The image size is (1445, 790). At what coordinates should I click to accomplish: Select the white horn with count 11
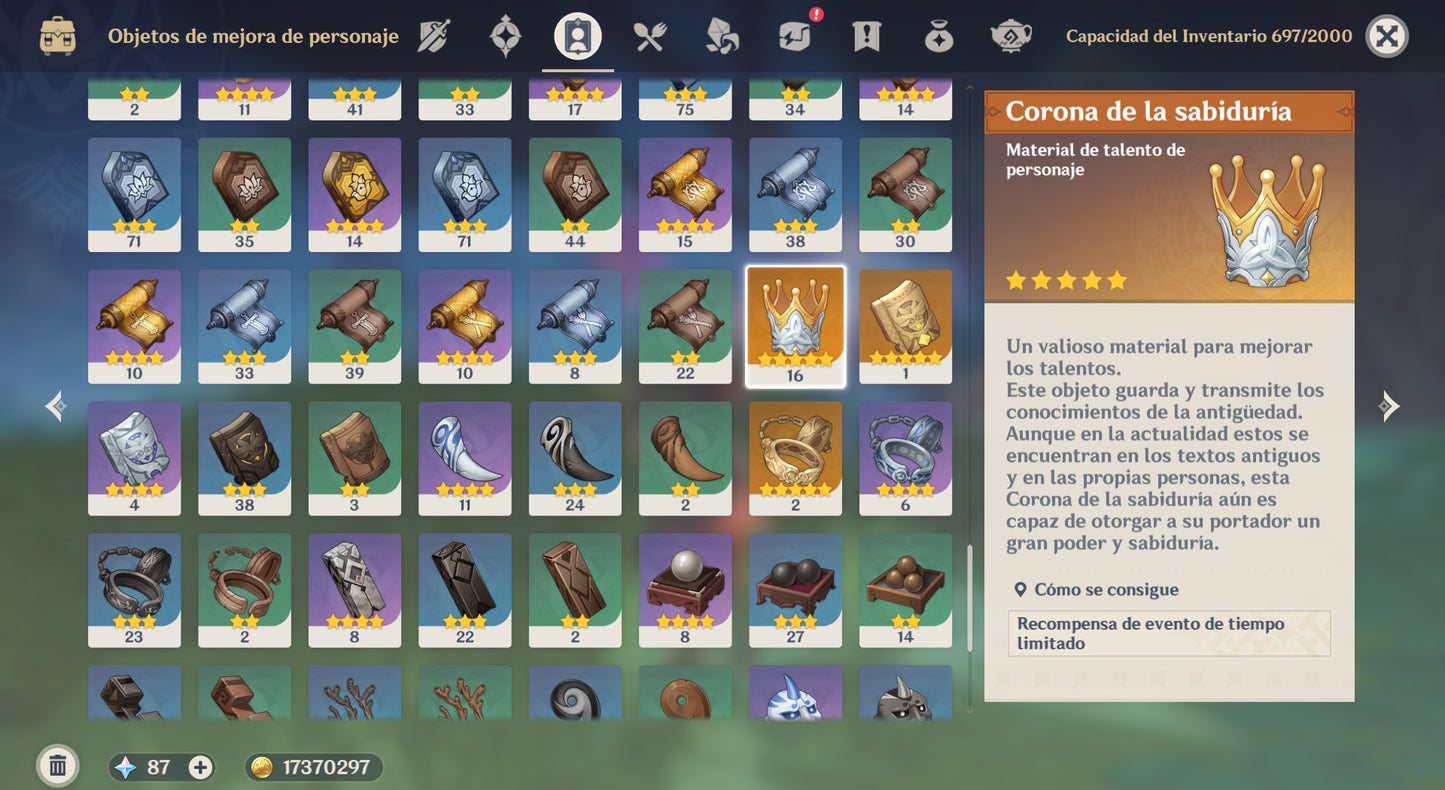pos(465,458)
